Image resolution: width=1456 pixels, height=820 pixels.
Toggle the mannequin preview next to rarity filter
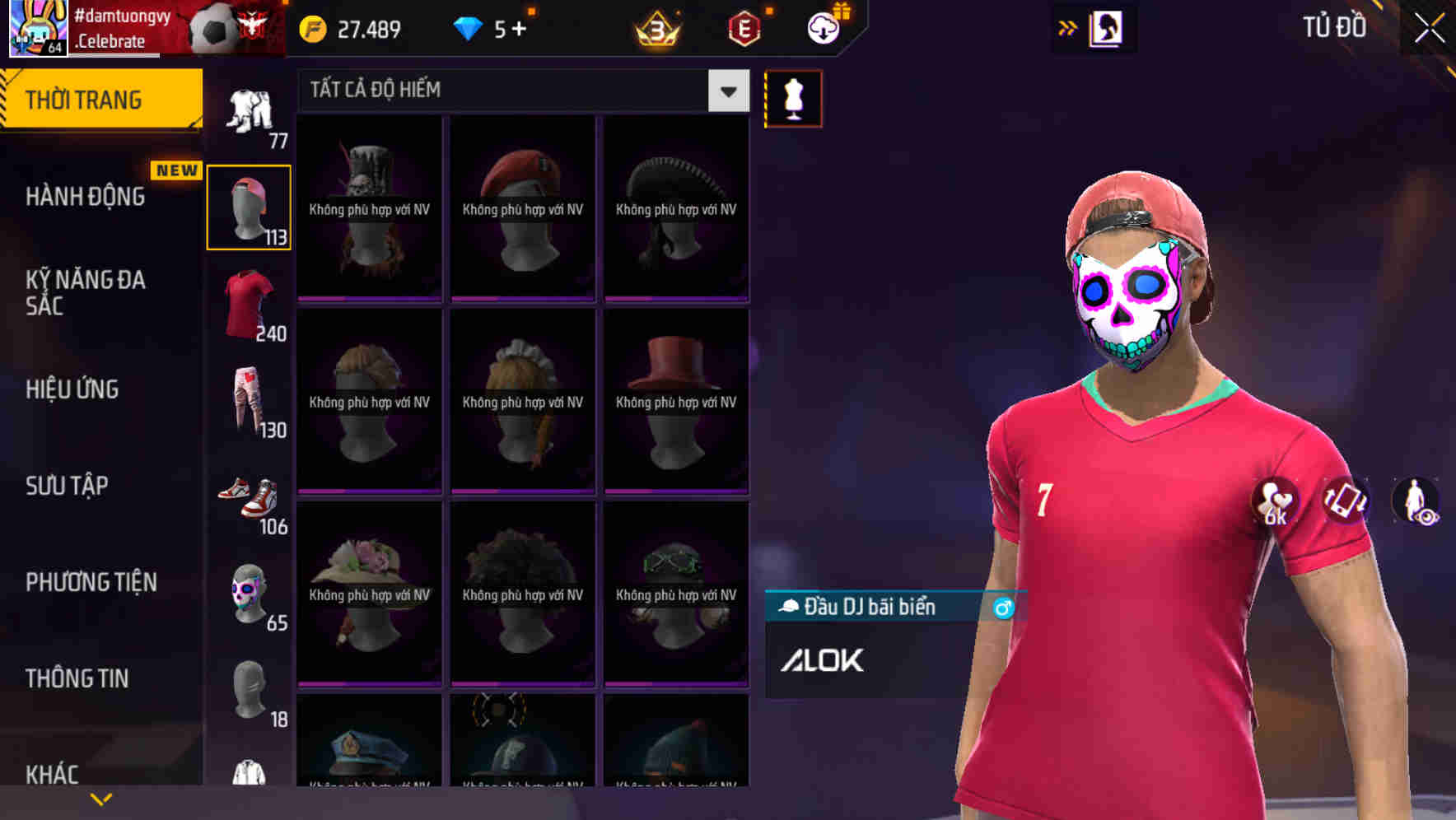point(792,97)
